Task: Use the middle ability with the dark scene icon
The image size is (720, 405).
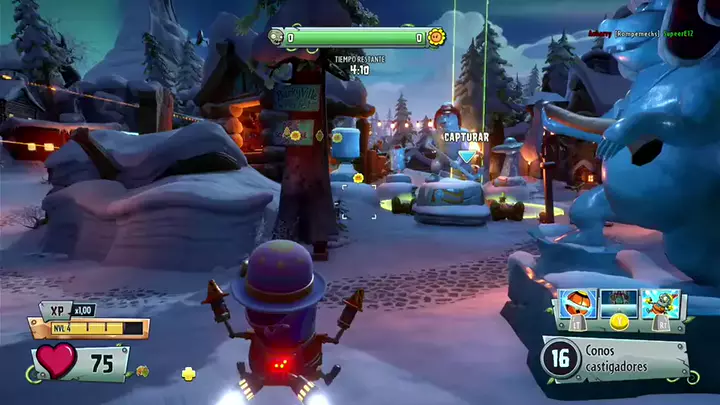Action: tap(620, 304)
